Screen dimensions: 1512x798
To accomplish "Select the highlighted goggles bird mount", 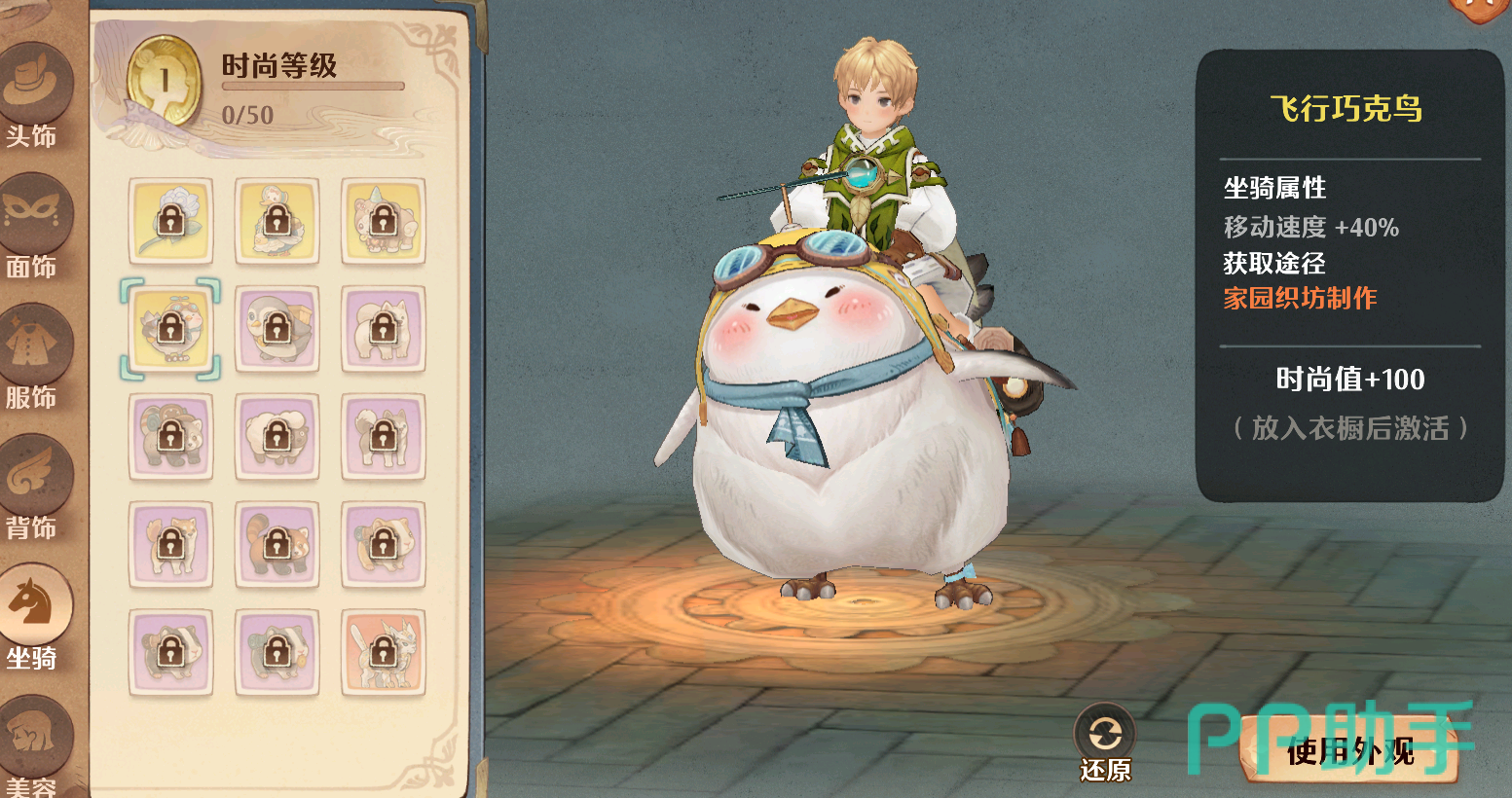I will click(170, 329).
